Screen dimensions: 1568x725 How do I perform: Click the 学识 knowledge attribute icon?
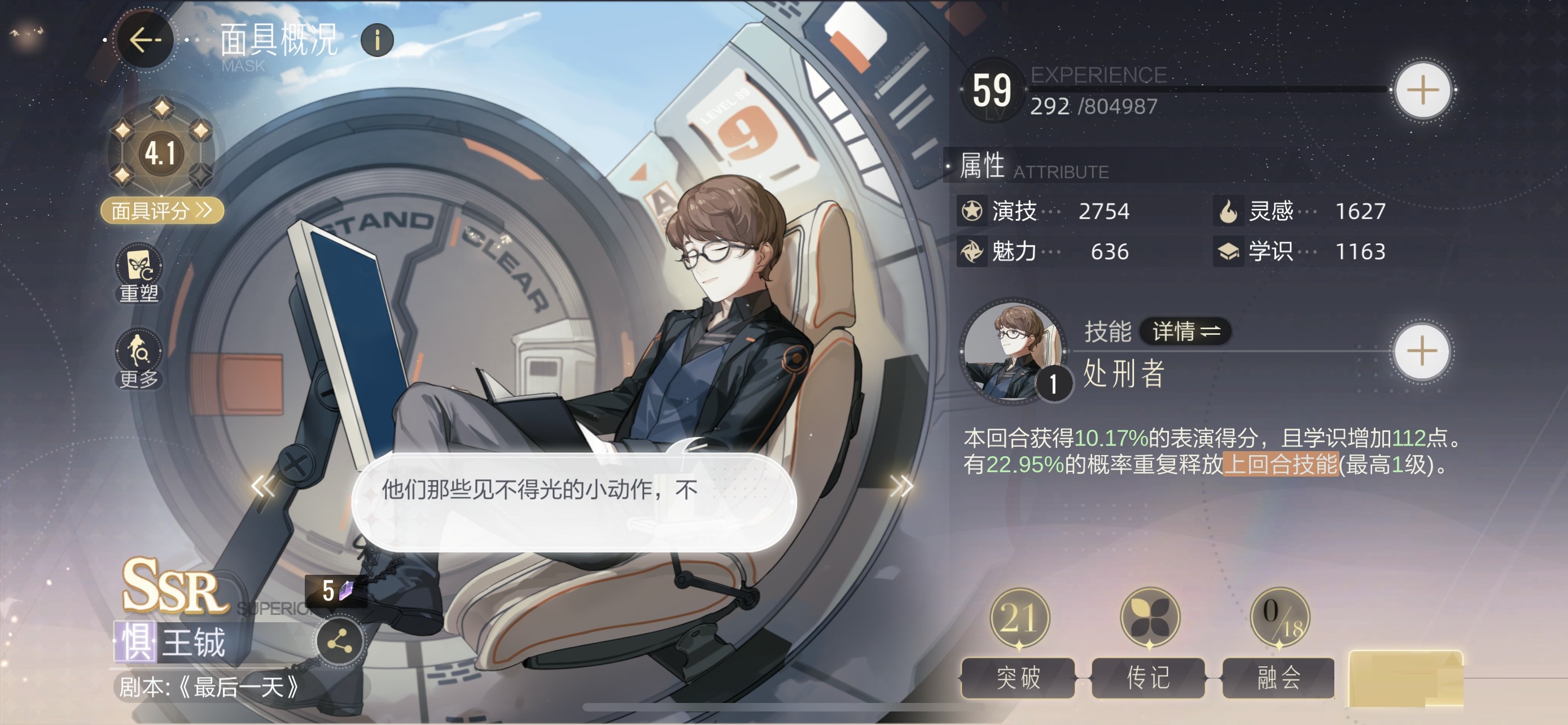tap(1230, 252)
